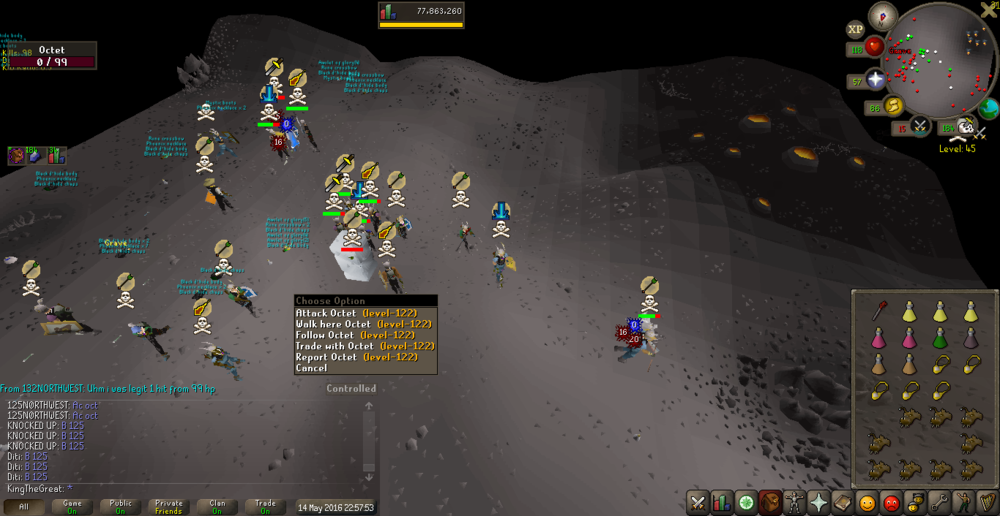
Task: Select the green potion in inventory
Action: click(x=940, y=338)
